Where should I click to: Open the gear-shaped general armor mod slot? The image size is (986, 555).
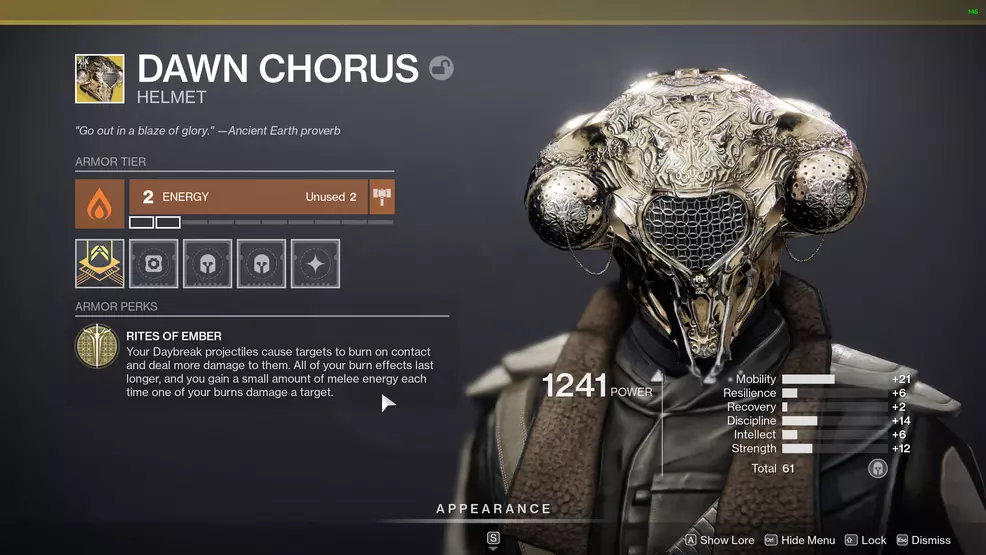coord(154,264)
